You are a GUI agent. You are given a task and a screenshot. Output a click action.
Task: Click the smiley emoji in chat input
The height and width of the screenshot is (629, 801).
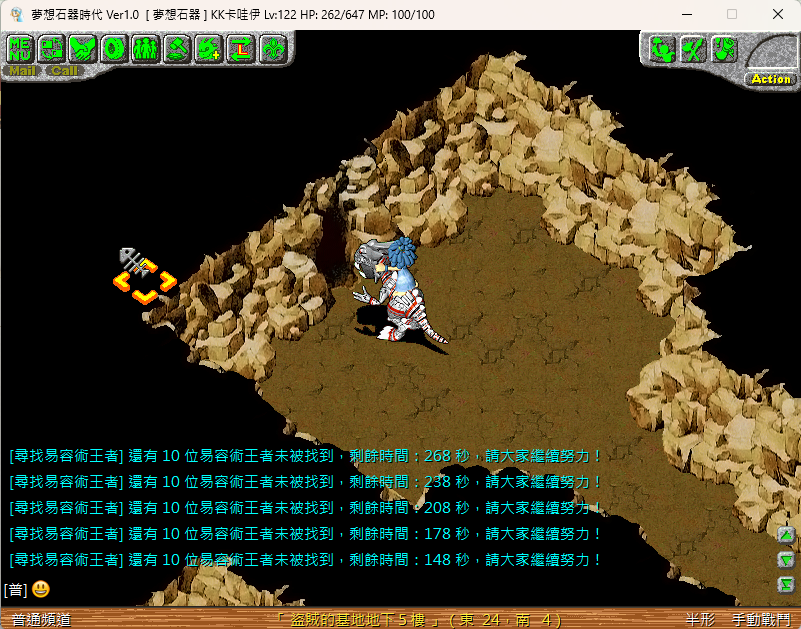(41, 589)
